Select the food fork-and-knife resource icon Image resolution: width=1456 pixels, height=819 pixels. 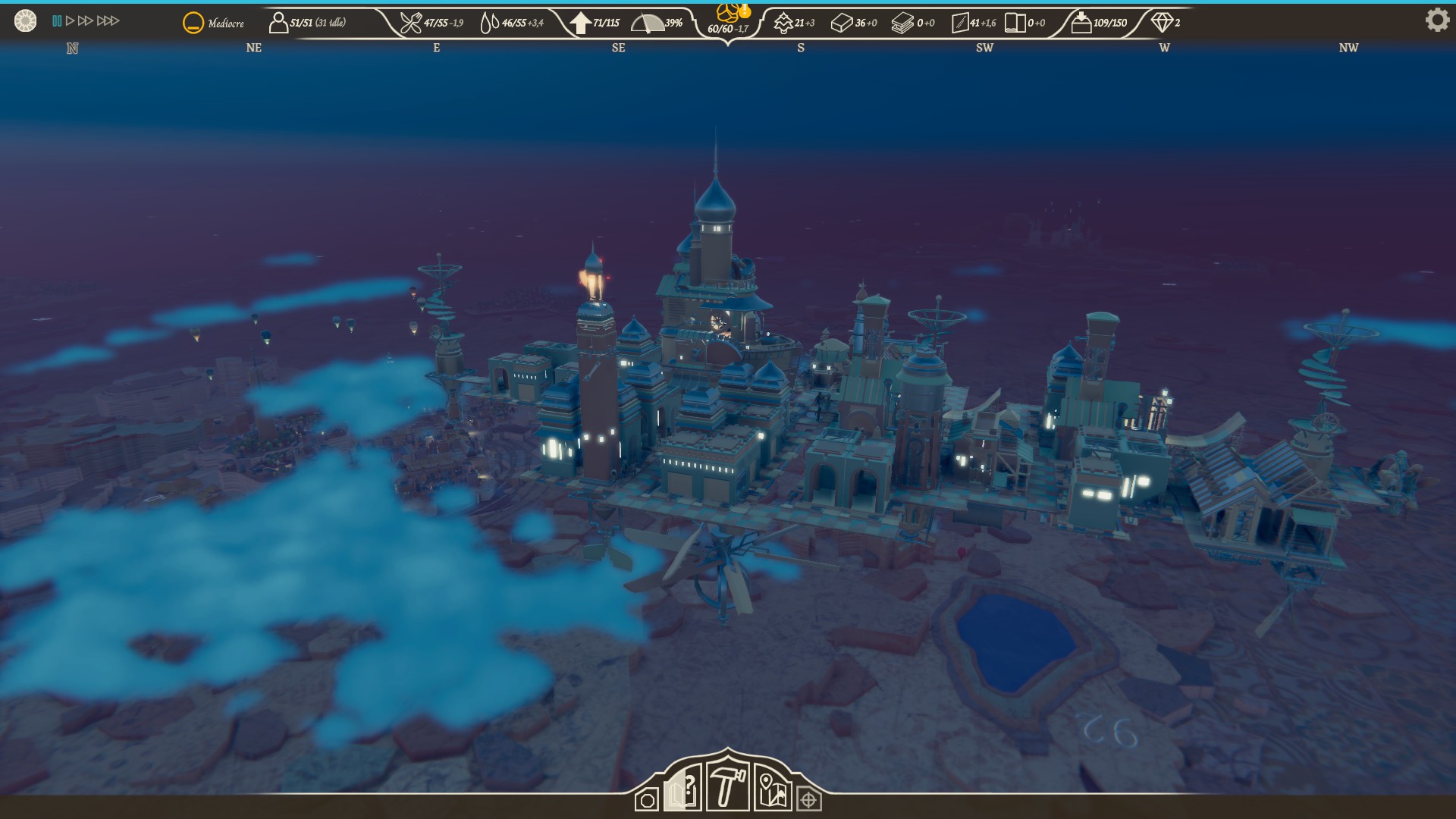pyautogui.click(x=410, y=24)
